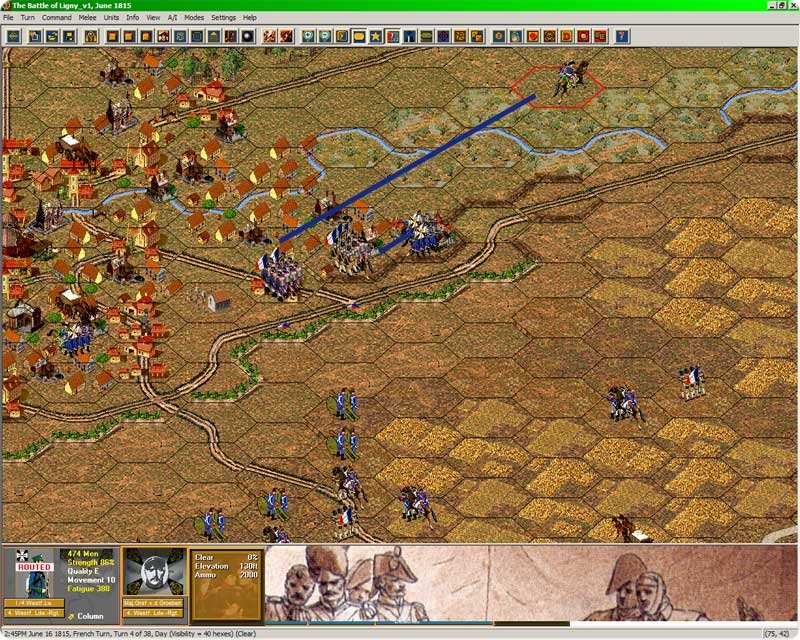This screenshot has width=800, height=640.
Task: Click the yellow star toolbar button
Action: pyautogui.click(x=376, y=37)
